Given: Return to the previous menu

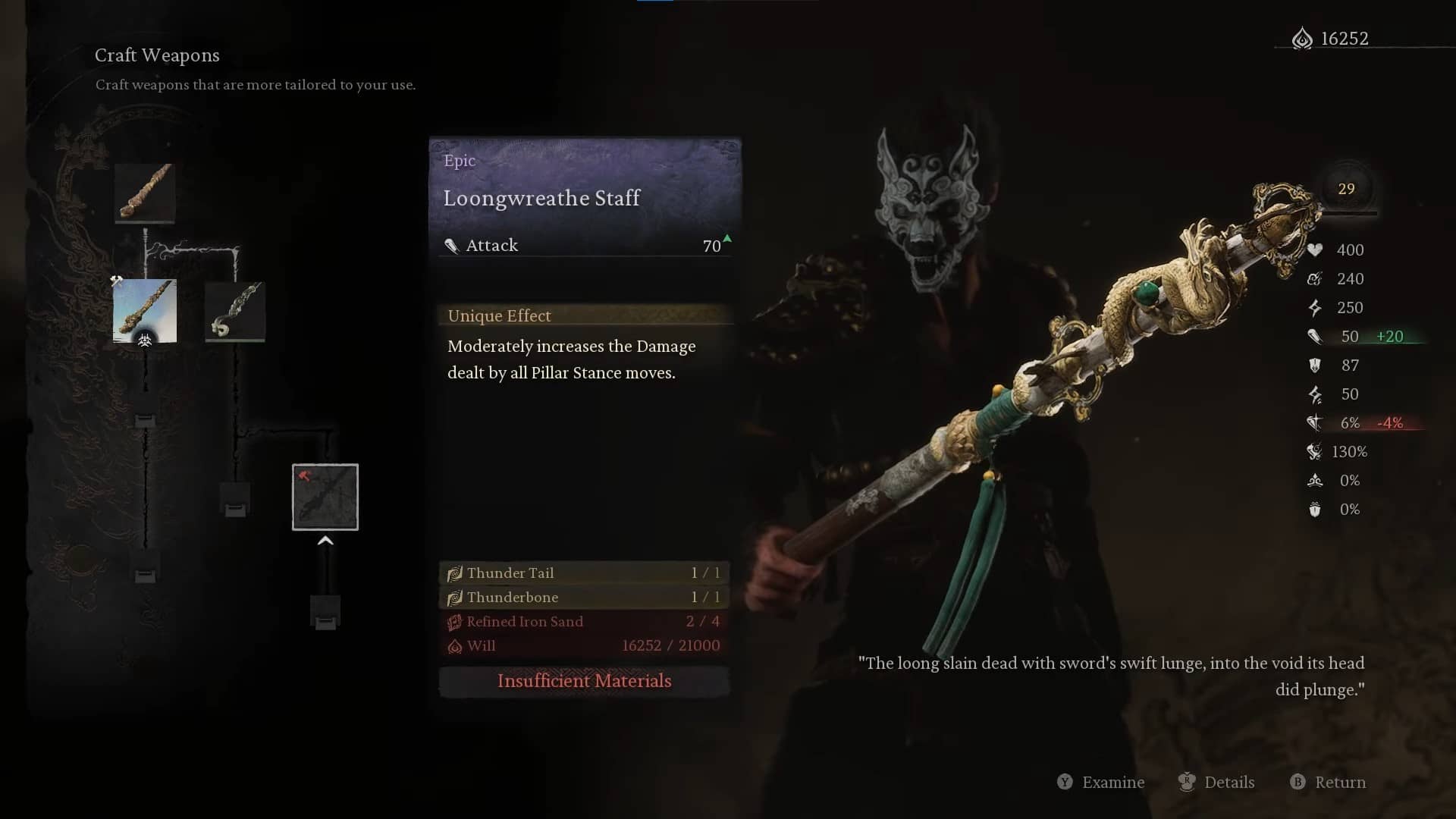Looking at the screenshot, I should pos(1329,782).
